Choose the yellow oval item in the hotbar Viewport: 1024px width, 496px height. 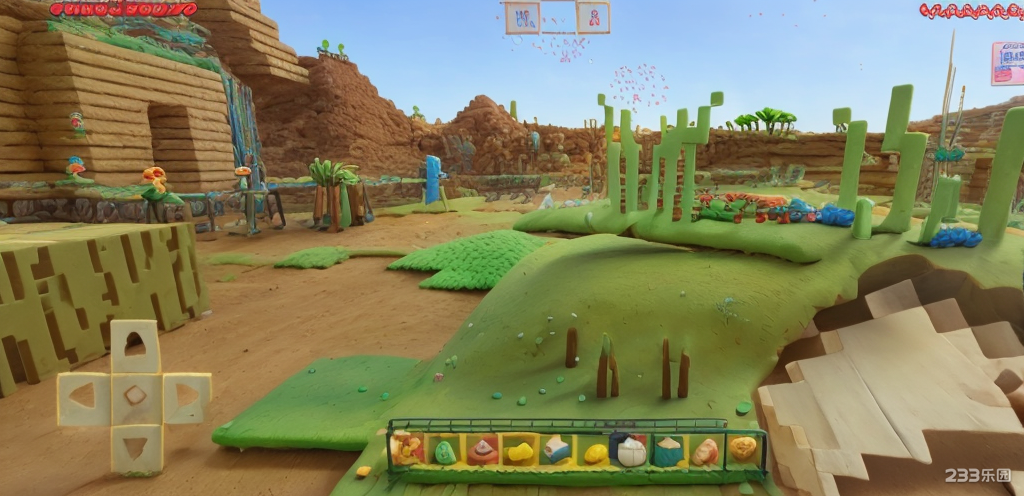pyautogui.click(x=595, y=453)
